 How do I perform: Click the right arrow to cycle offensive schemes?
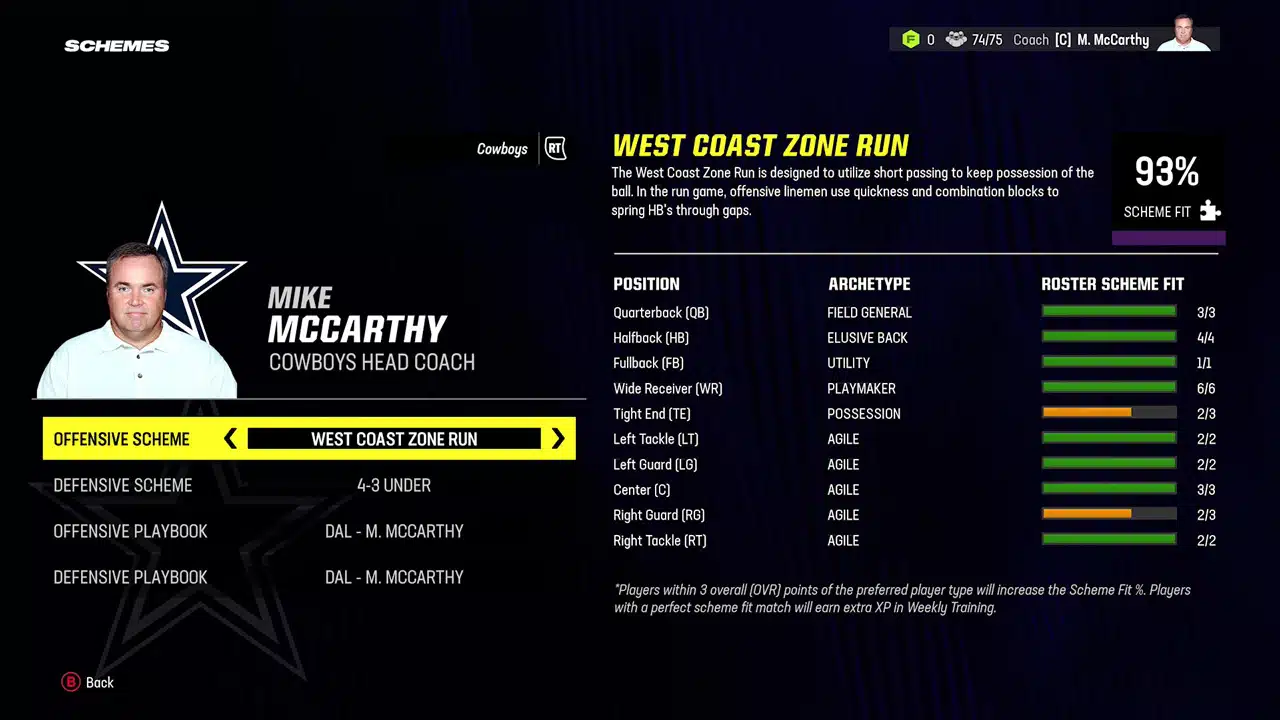(x=558, y=439)
